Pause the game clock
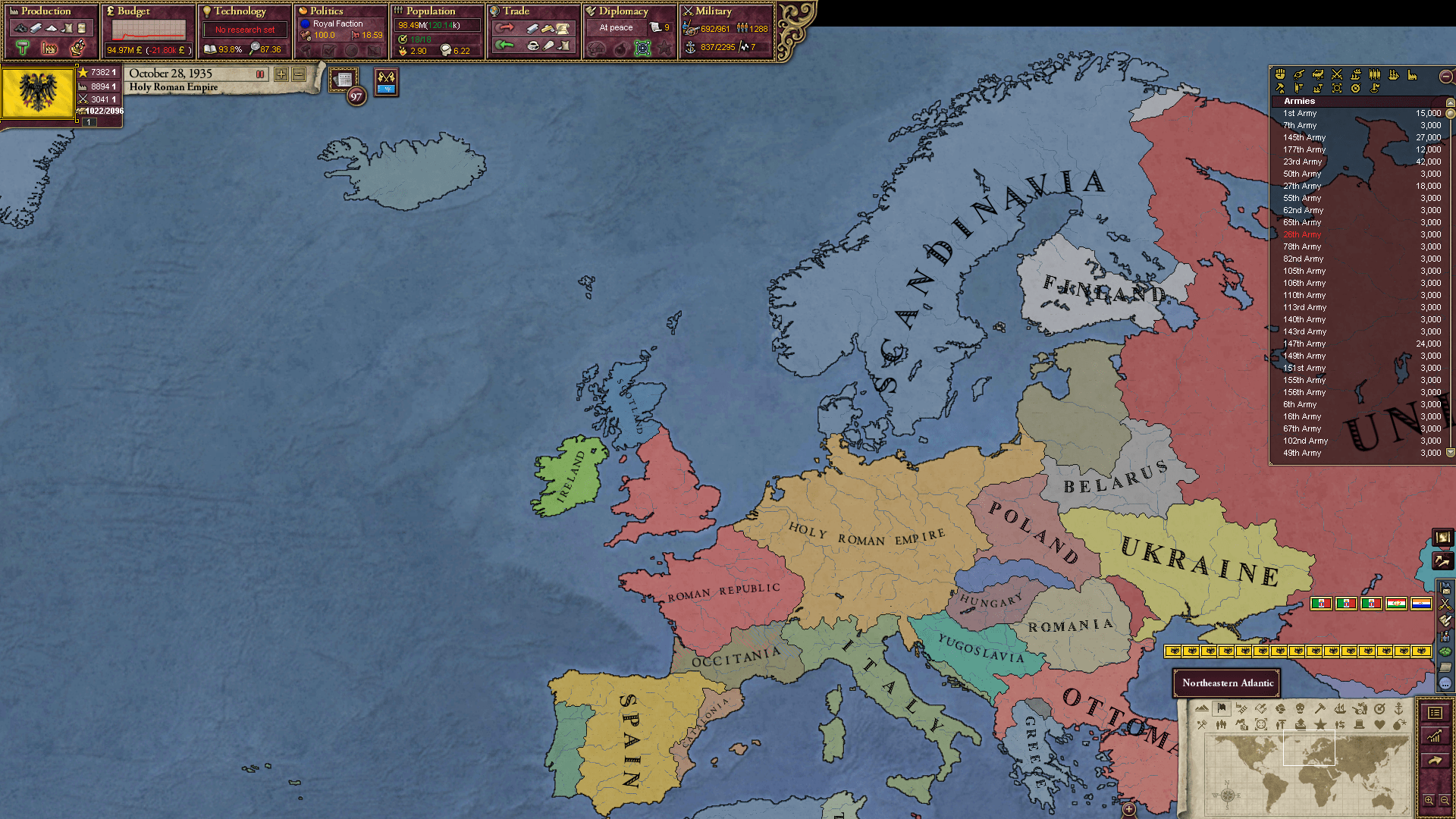Screen dimensions: 1456x819 pos(260,74)
